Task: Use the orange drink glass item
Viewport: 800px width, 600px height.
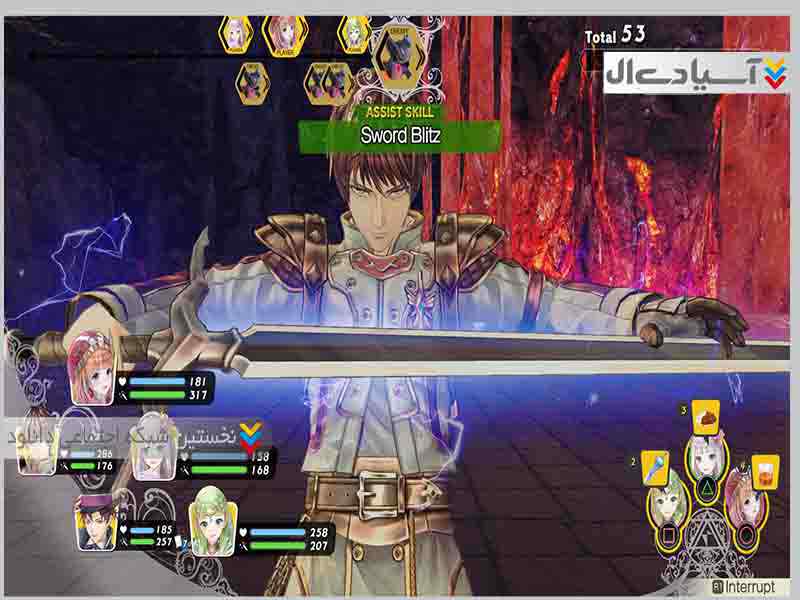Action: 764,468
